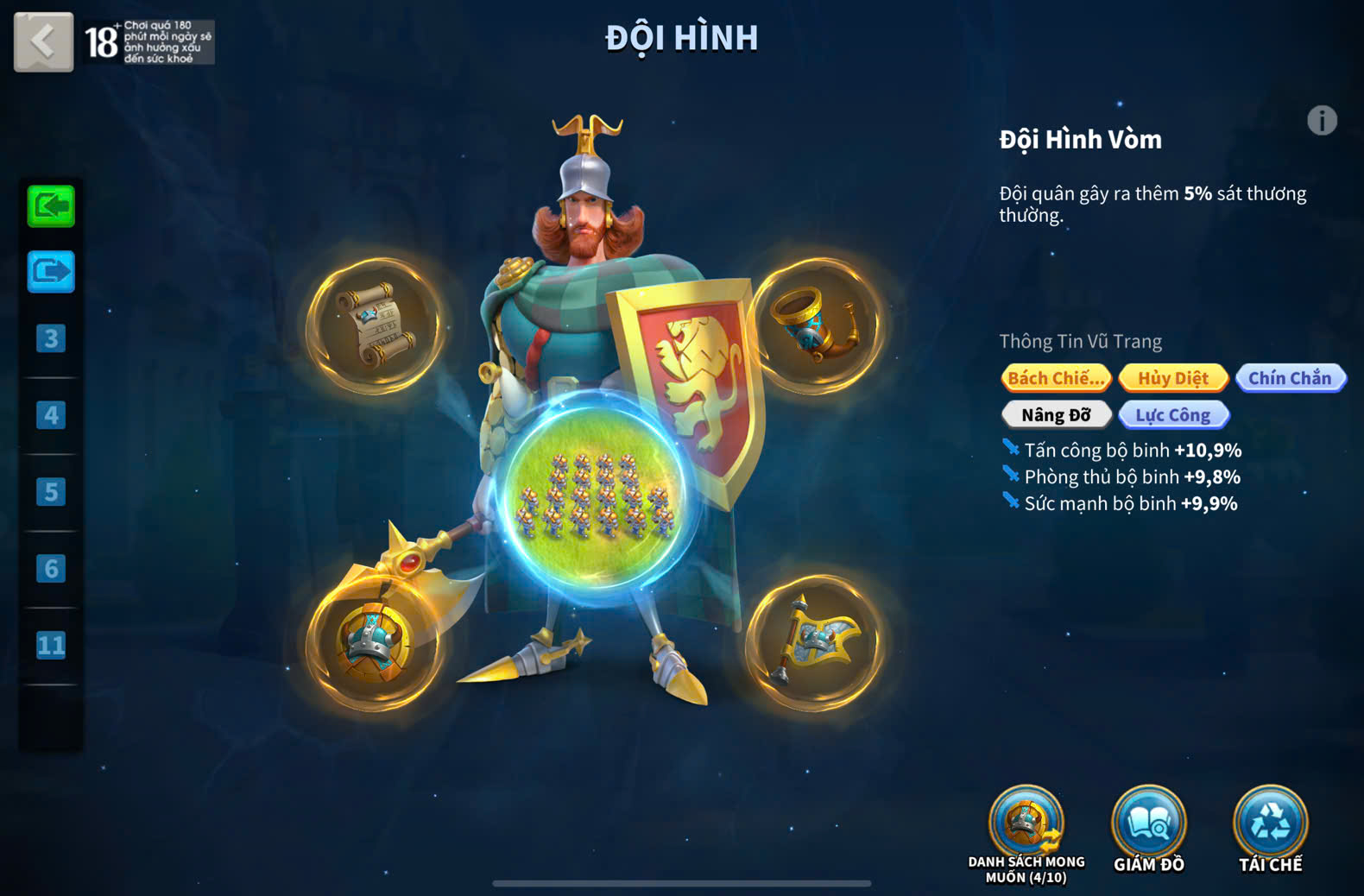Go back using the arrow button
The height and width of the screenshot is (896, 1364).
point(43,41)
